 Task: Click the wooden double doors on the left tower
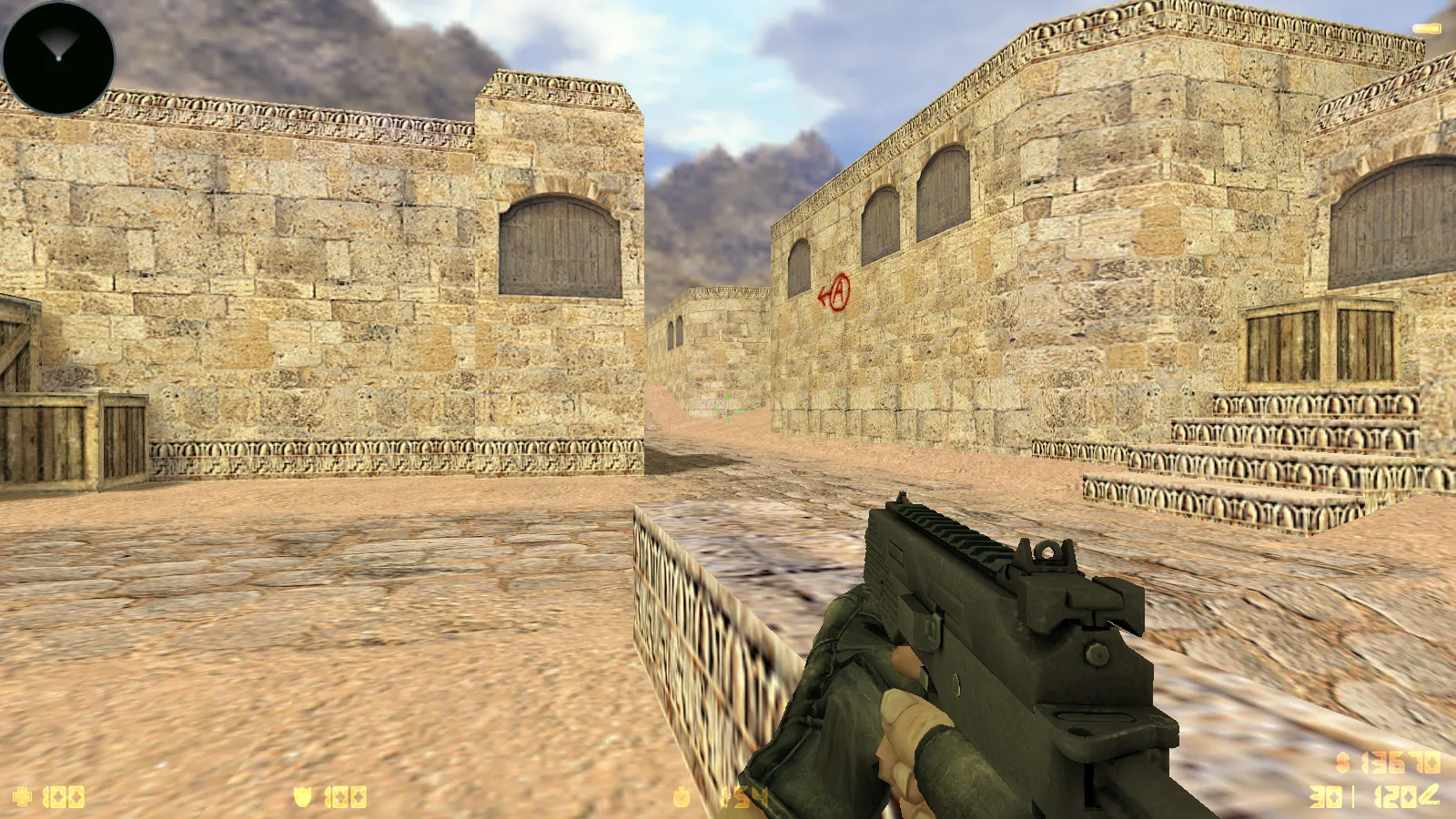pos(557,241)
